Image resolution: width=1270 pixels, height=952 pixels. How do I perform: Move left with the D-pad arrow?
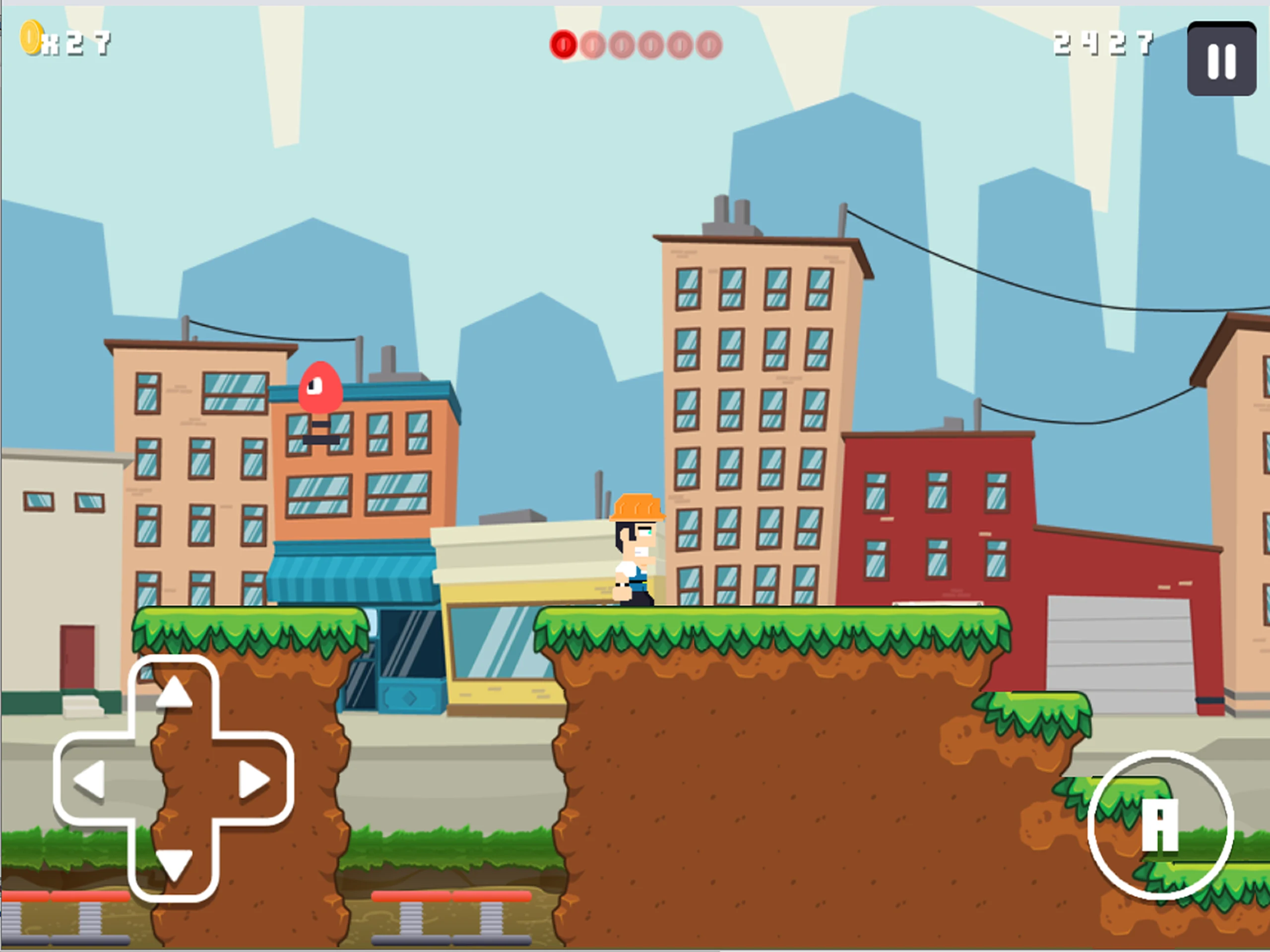(x=90, y=779)
